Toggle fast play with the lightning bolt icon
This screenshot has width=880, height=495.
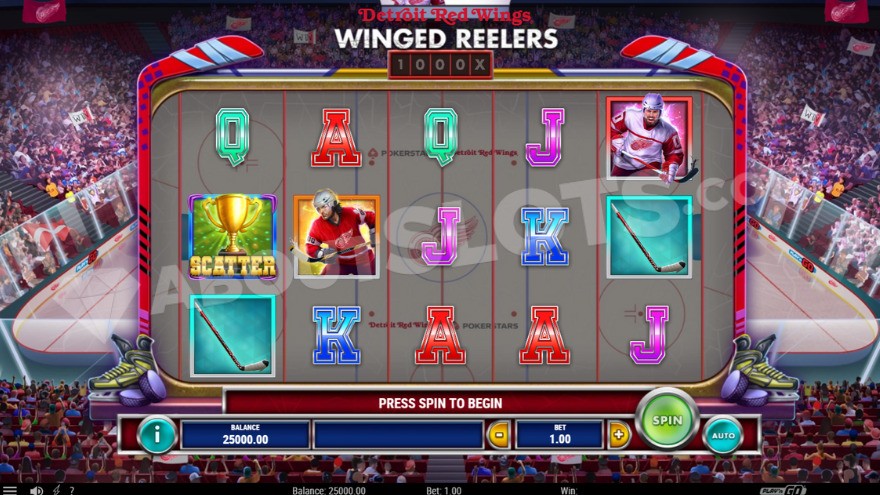(56, 490)
